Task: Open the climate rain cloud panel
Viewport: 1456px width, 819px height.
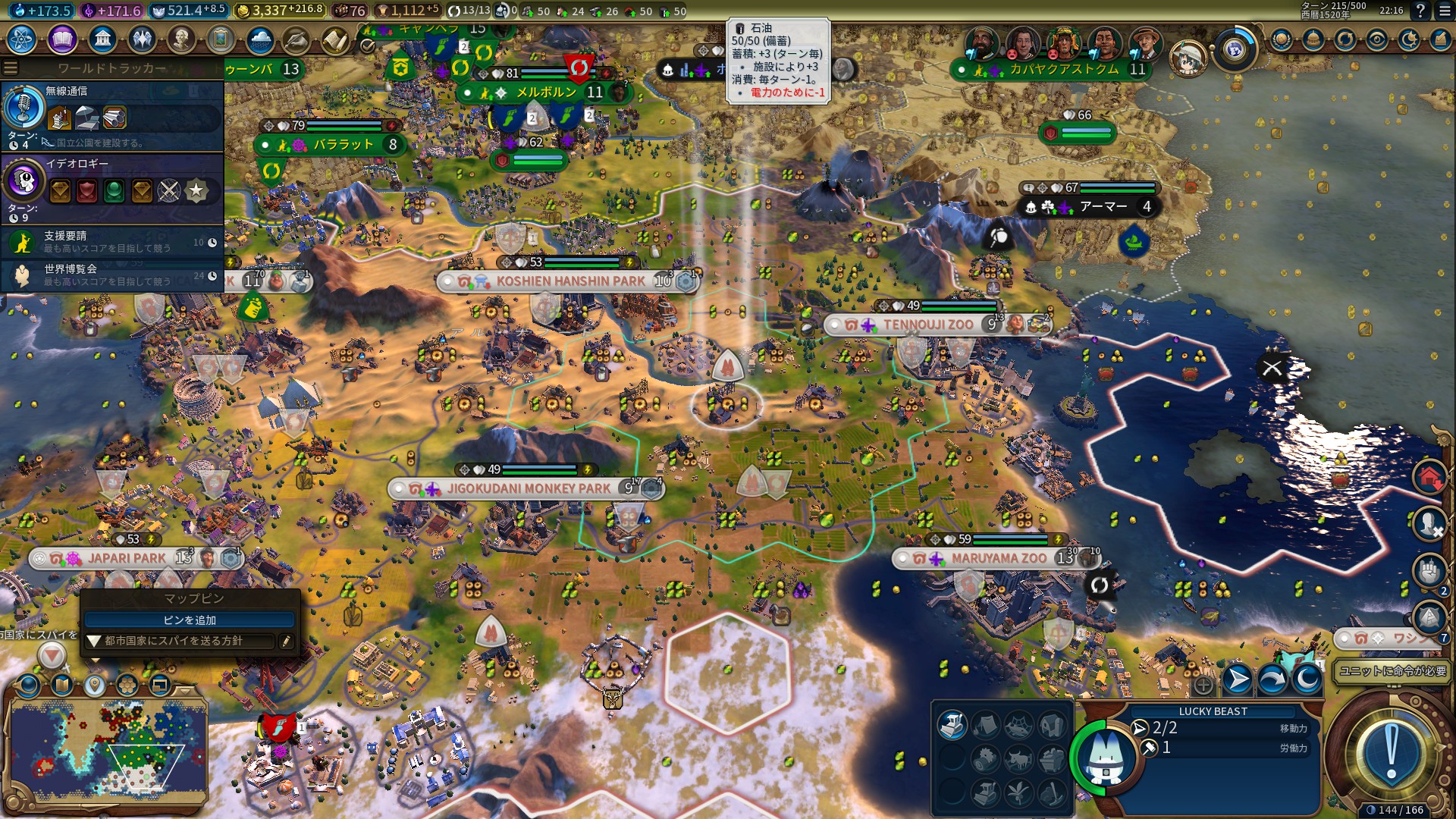Action: coord(260,39)
